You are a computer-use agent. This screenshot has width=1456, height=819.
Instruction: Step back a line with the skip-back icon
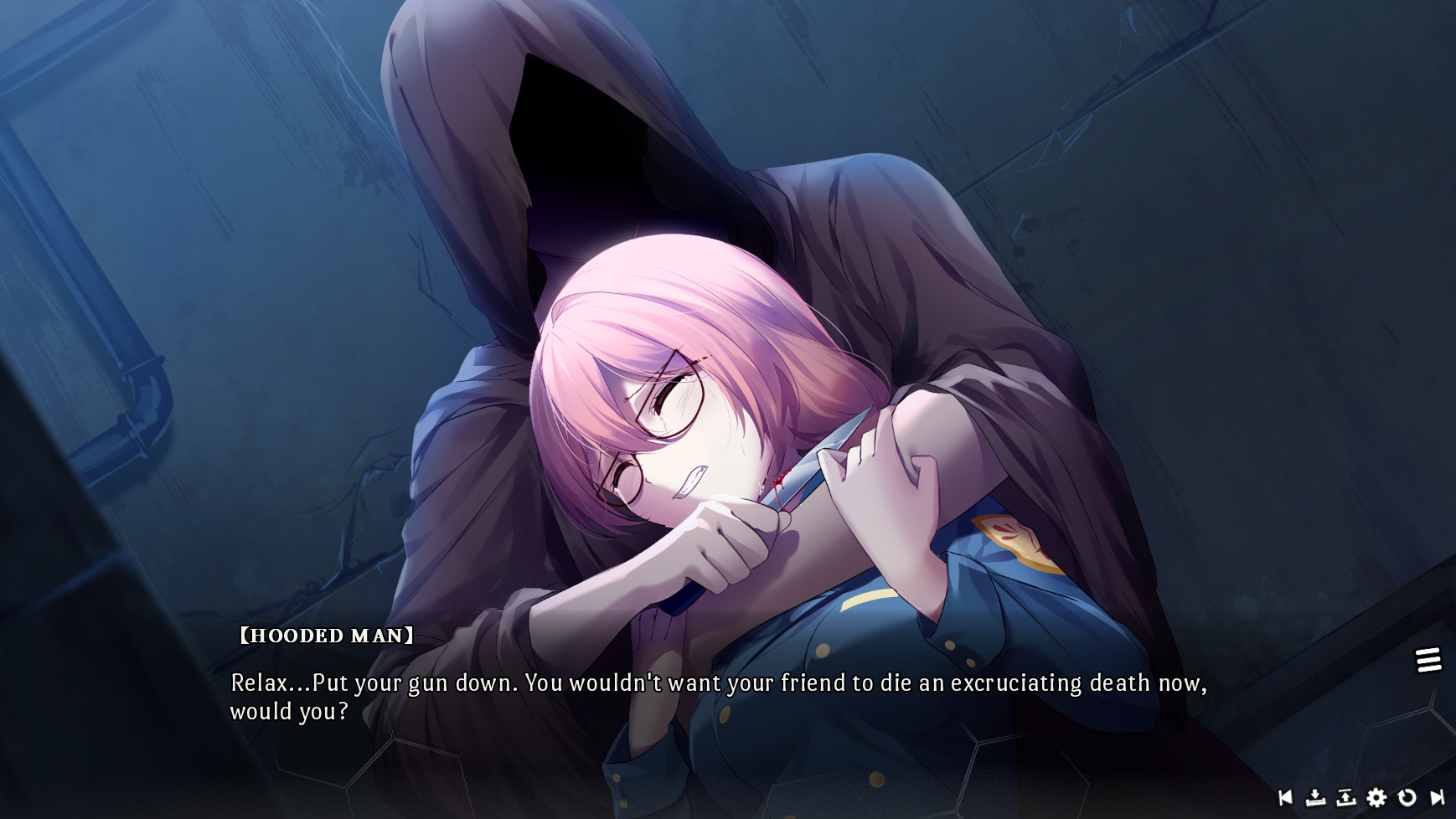click(1285, 798)
